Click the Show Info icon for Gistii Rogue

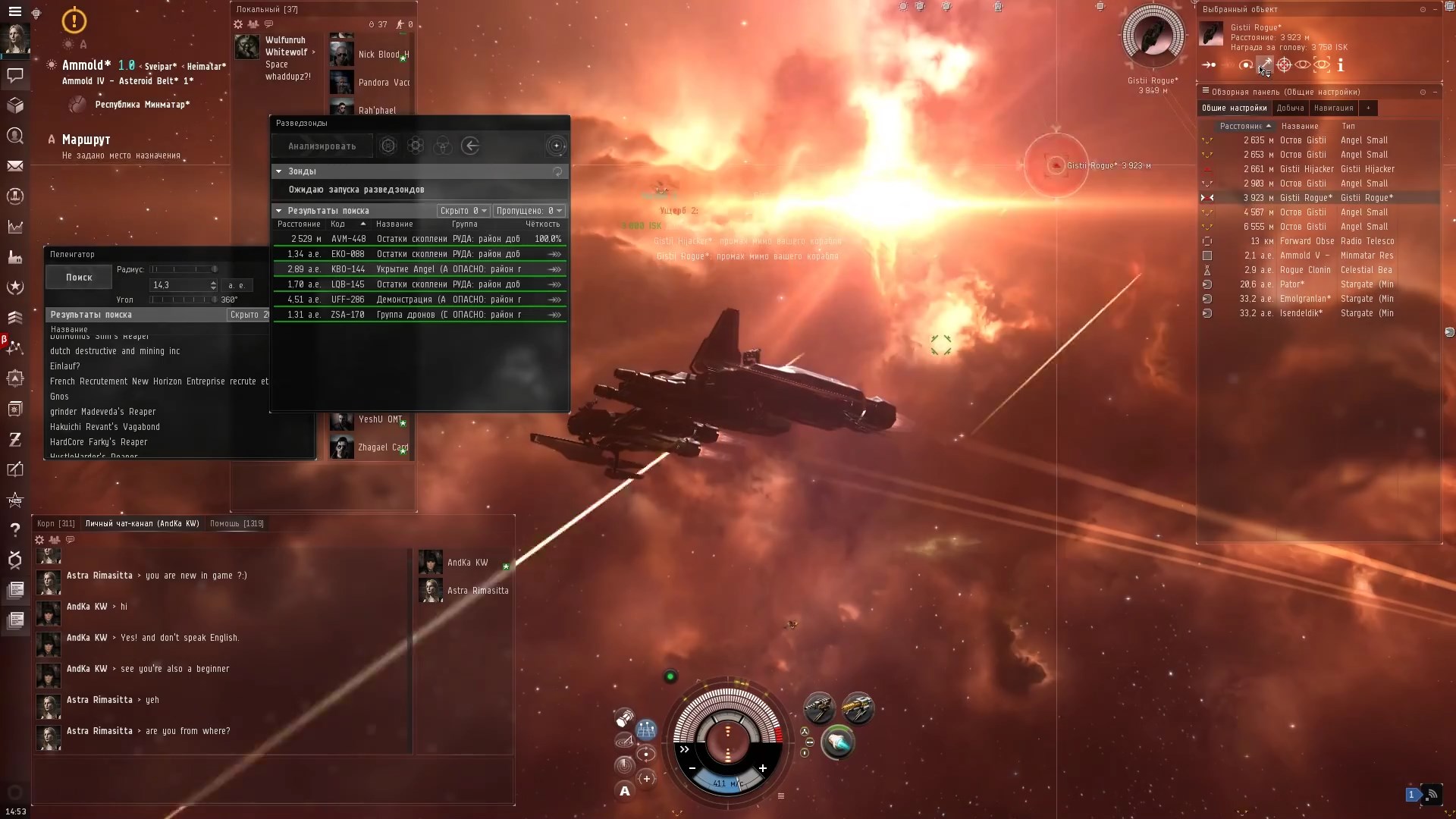click(x=1340, y=65)
